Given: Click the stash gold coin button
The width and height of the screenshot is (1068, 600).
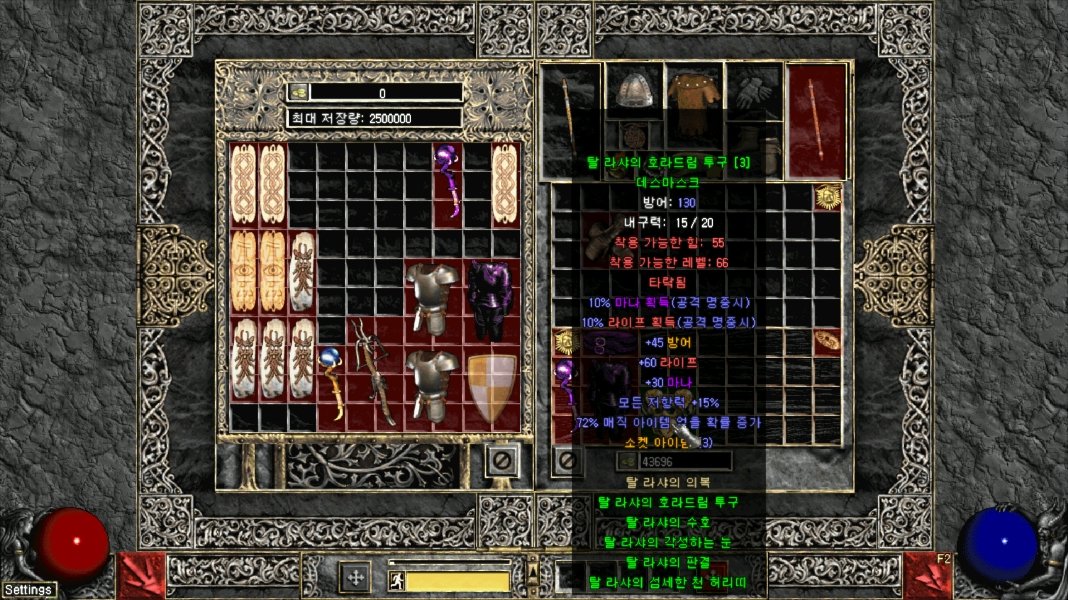Looking at the screenshot, I should (298, 92).
